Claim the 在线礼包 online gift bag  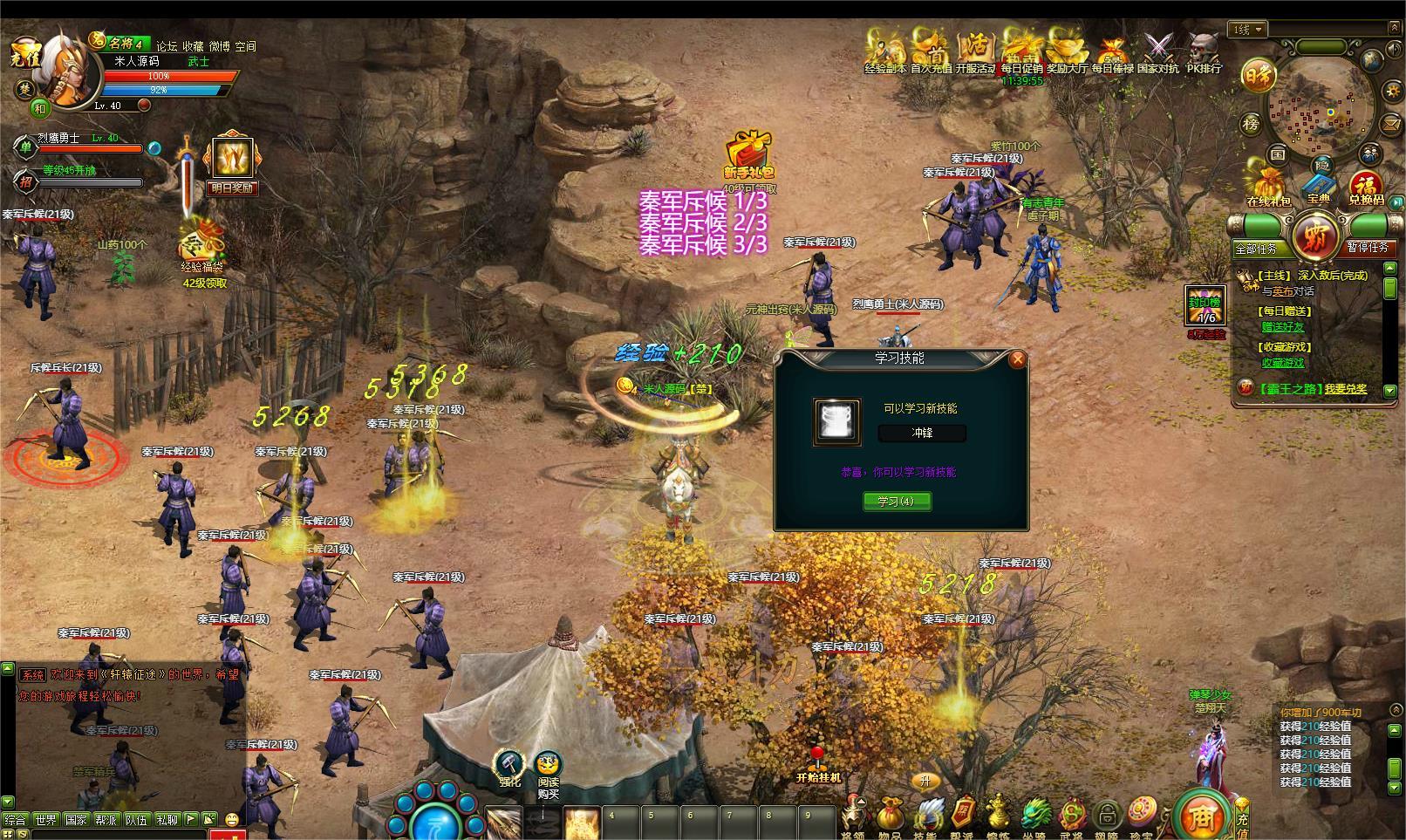[1268, 185]
